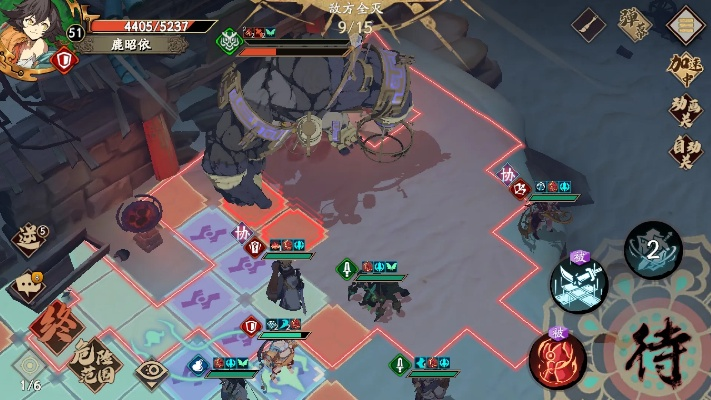Image resolution: width=711 pixels, height=400 pixels.
Task: Open the scroll menu icon
Action: pyautogui.click(x=686, y=22)
